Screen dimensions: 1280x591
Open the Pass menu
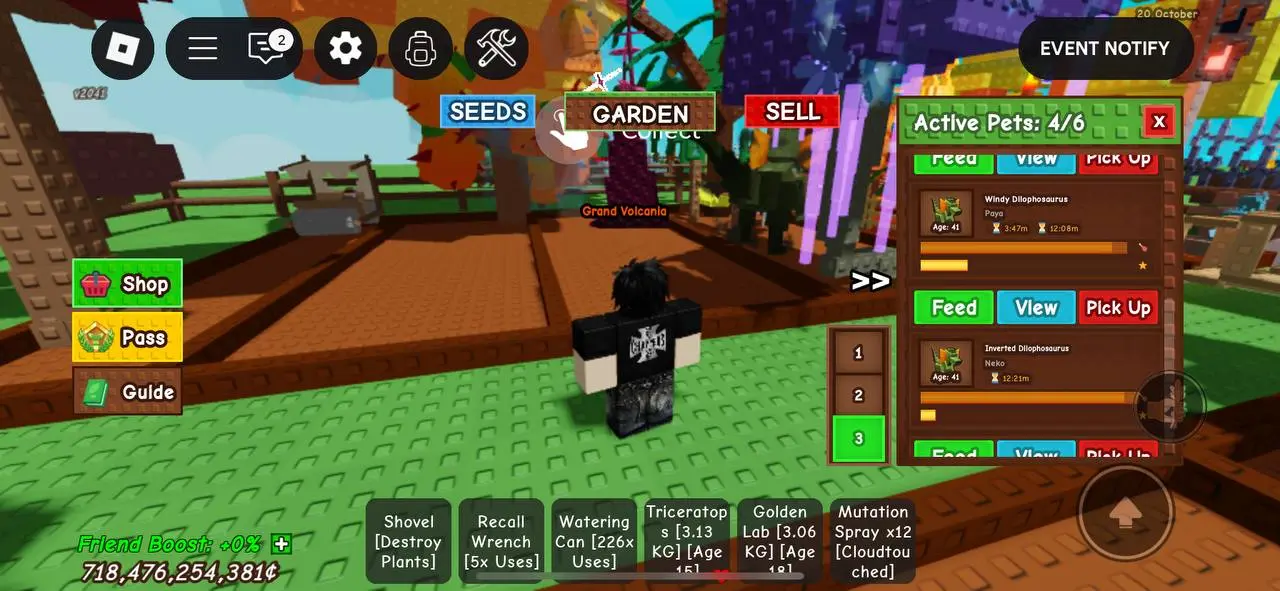127,337
